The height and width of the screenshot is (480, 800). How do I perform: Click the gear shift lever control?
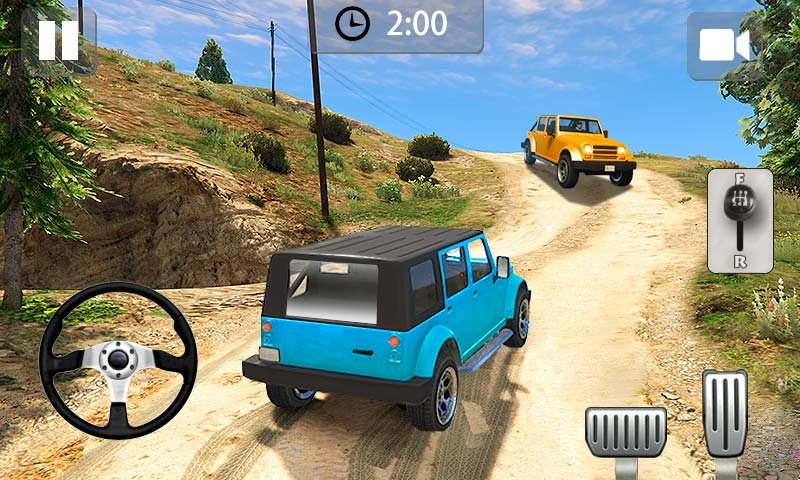(x=740, y=220)
